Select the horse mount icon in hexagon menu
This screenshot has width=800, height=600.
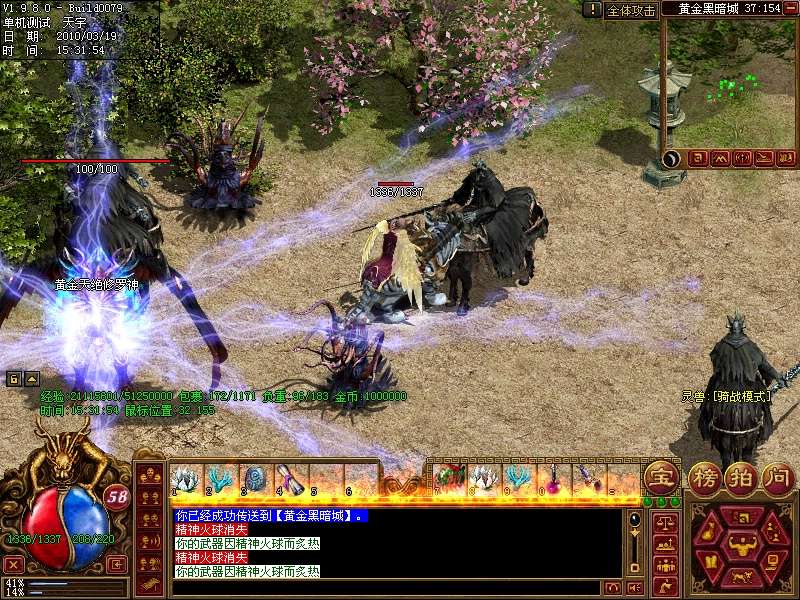pos(741,578)
